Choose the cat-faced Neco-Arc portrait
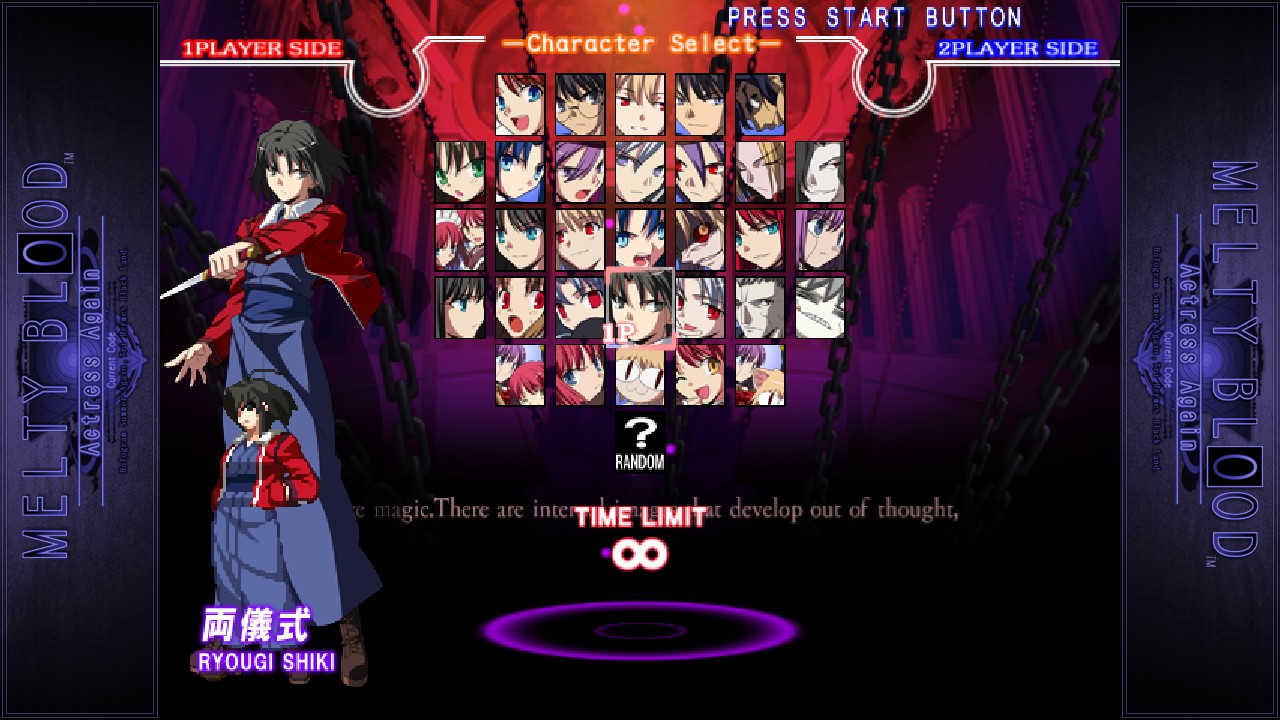Viewport: 1280px width, 720px height. tap(640, 375)
